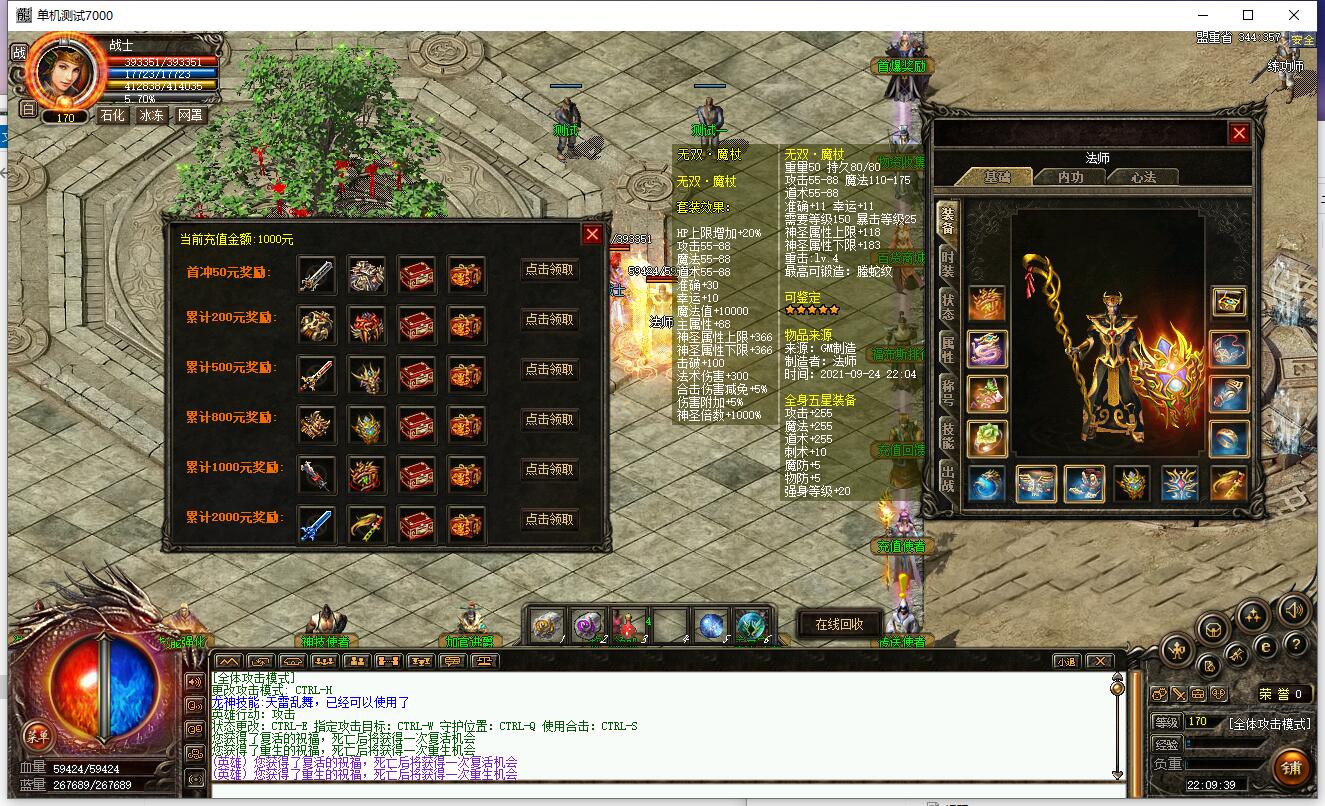1325x806 pixels.
Task: Open the treasure chest bag button
Action: pyautogui.click(x=1214, y=629)
